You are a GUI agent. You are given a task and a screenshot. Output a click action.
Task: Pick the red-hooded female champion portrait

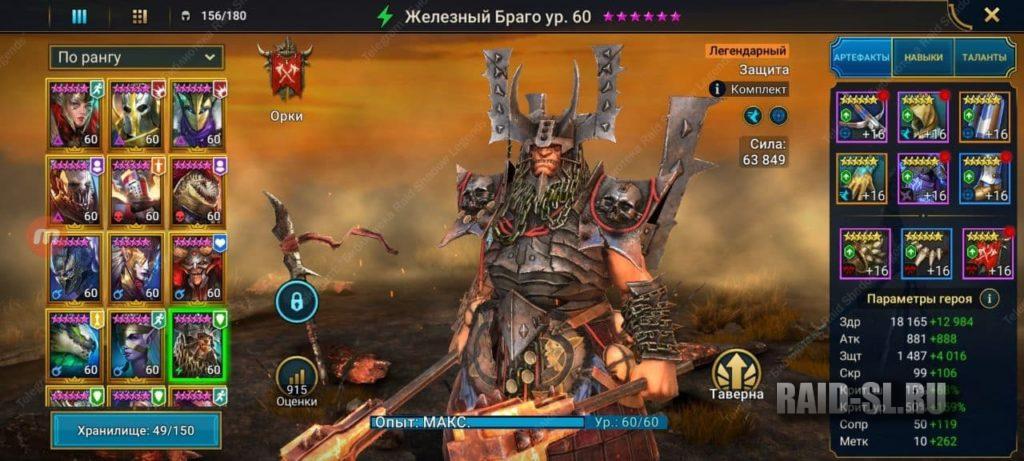point(75,115)
